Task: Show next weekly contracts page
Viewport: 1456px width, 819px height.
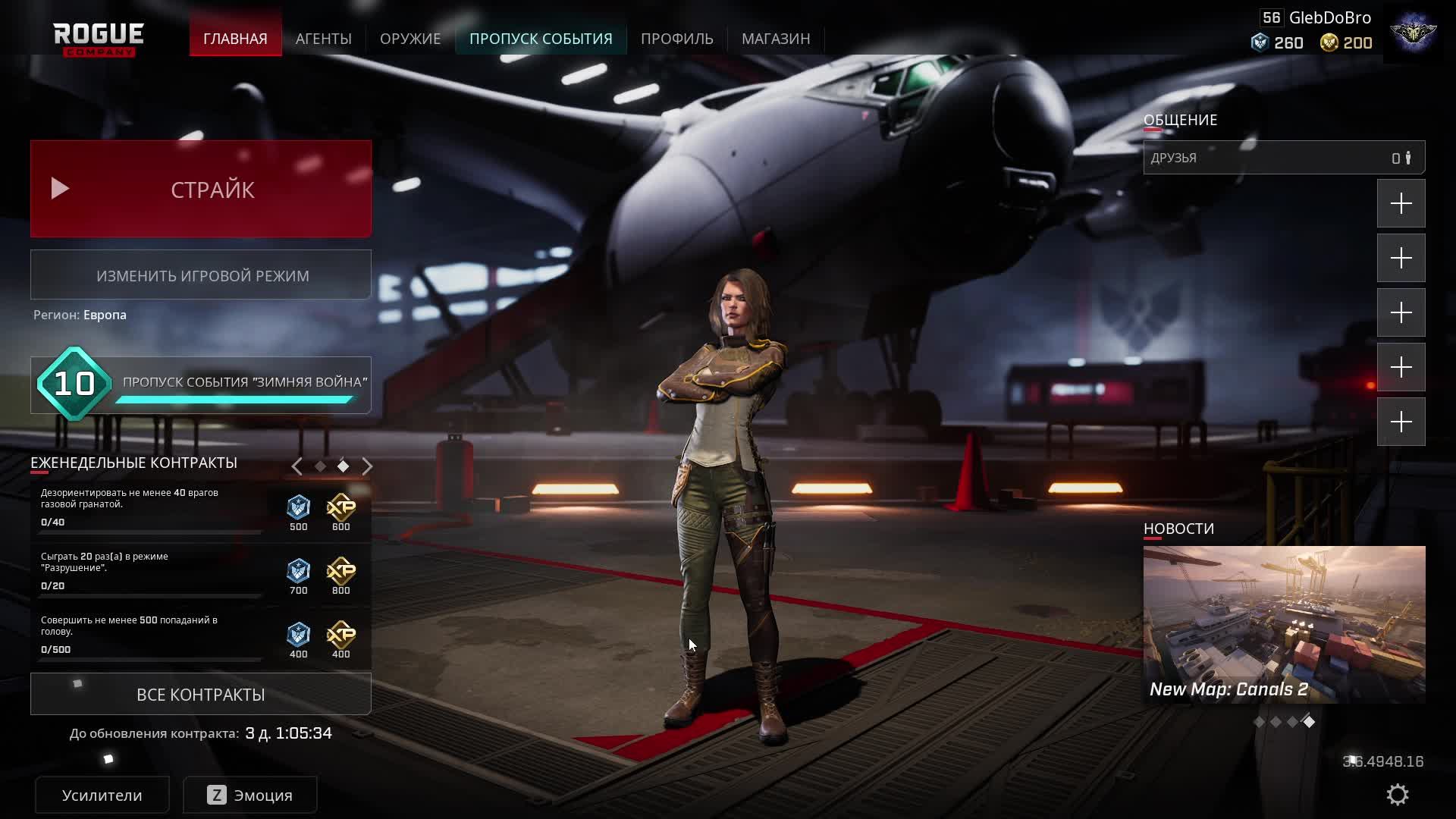Action: (x=367, y=466)
